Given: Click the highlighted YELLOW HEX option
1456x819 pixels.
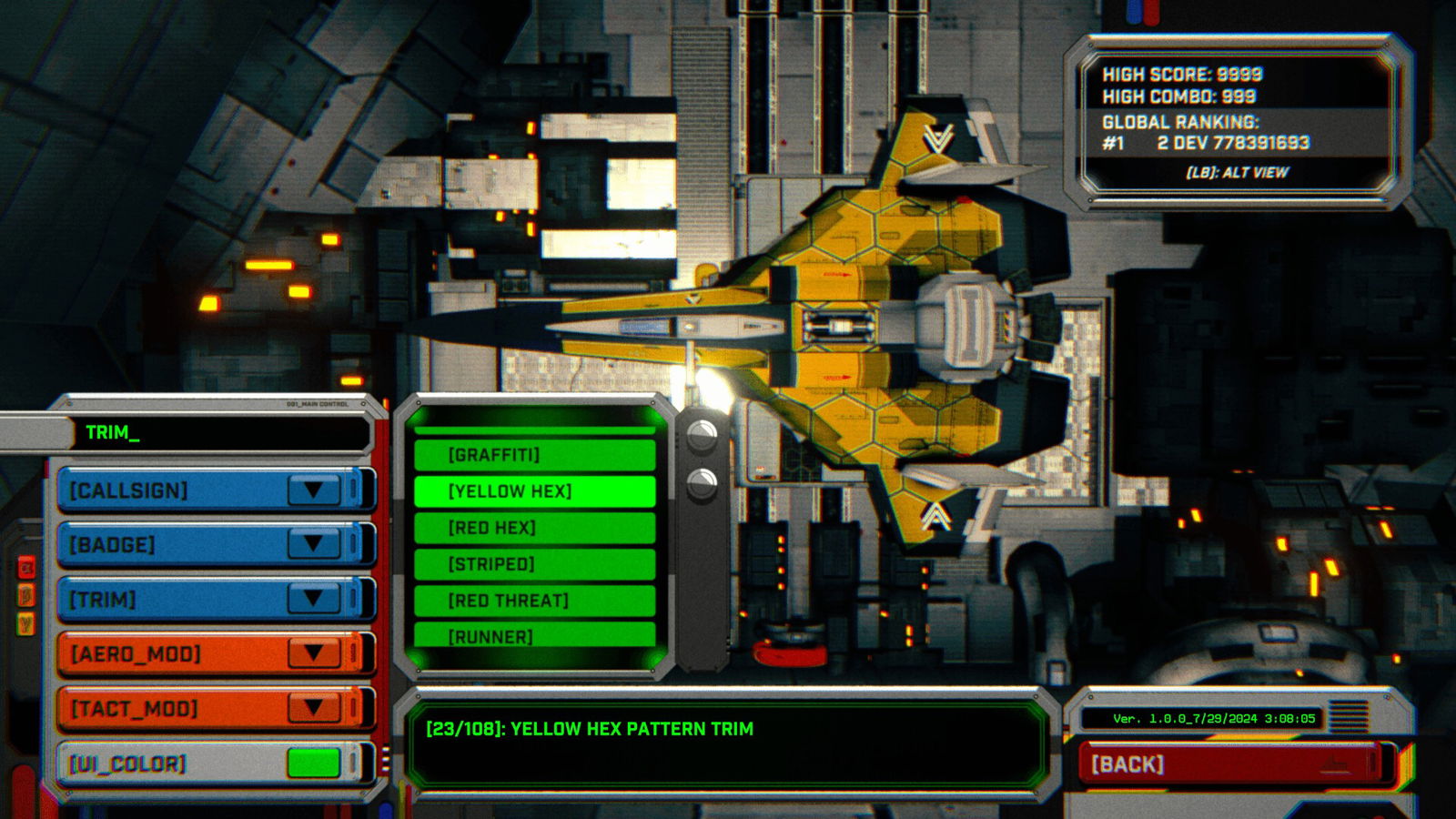Looking at the screenshot, I should click(x=535, y=490).
